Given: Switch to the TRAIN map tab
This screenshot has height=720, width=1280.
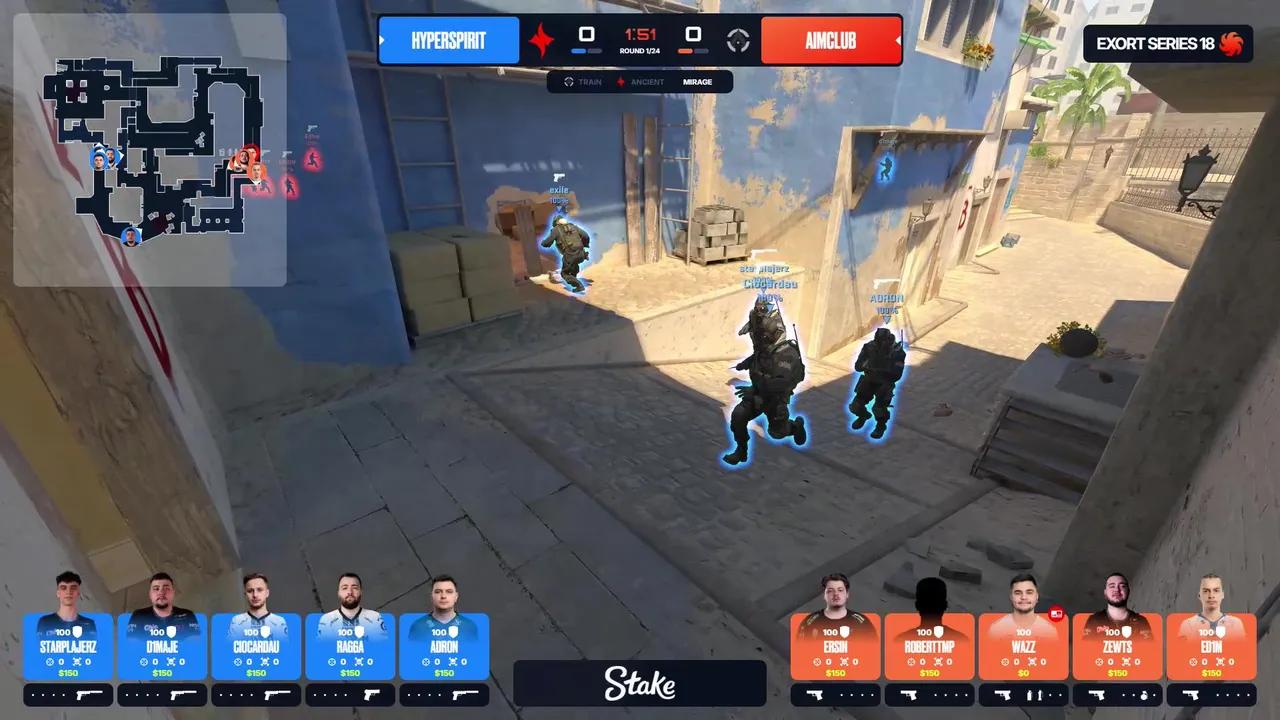Looking at the screenshot, I should click(589, 82).
